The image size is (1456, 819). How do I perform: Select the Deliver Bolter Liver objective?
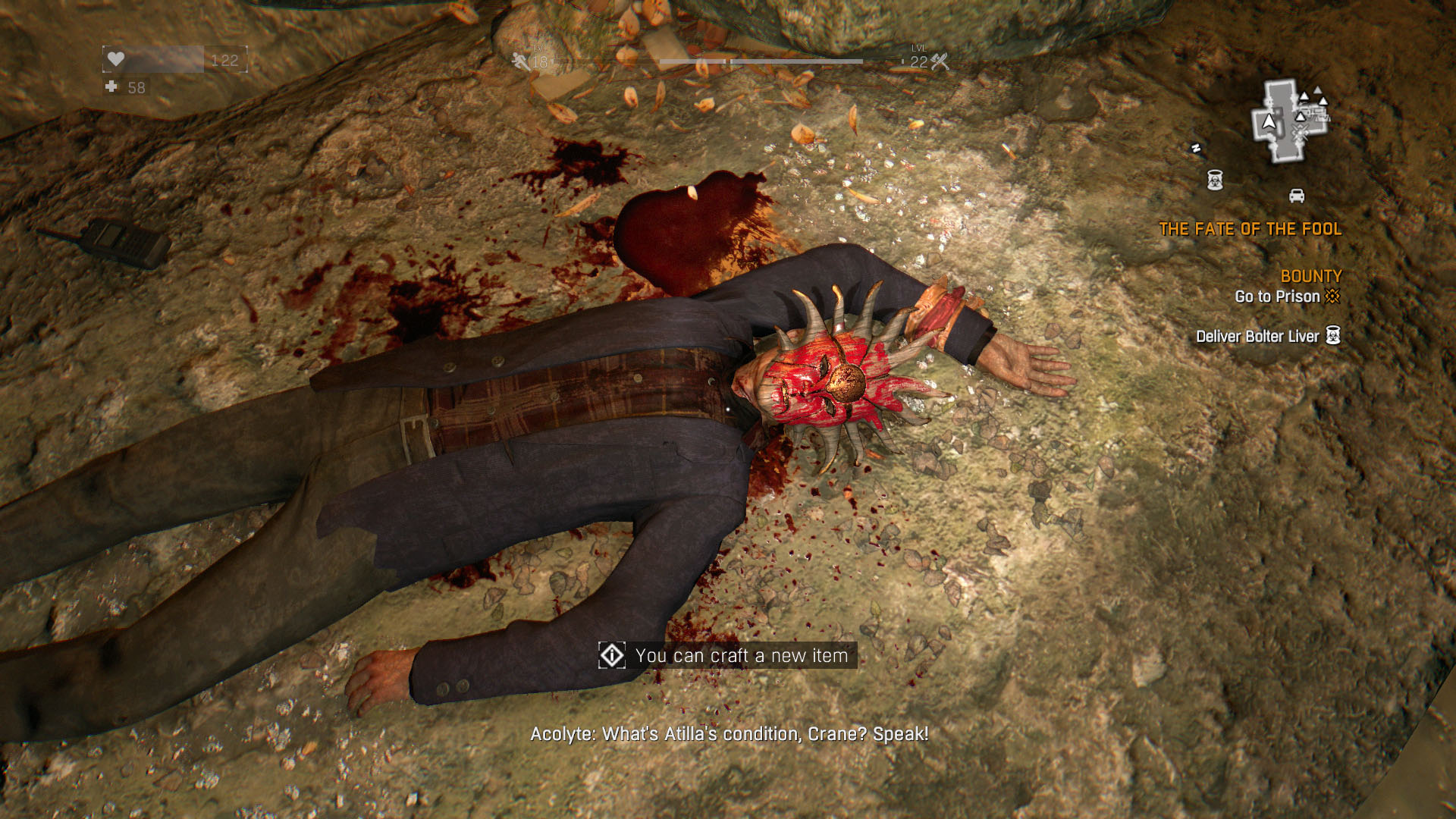pyautogui.click(x=1257, y=337)
